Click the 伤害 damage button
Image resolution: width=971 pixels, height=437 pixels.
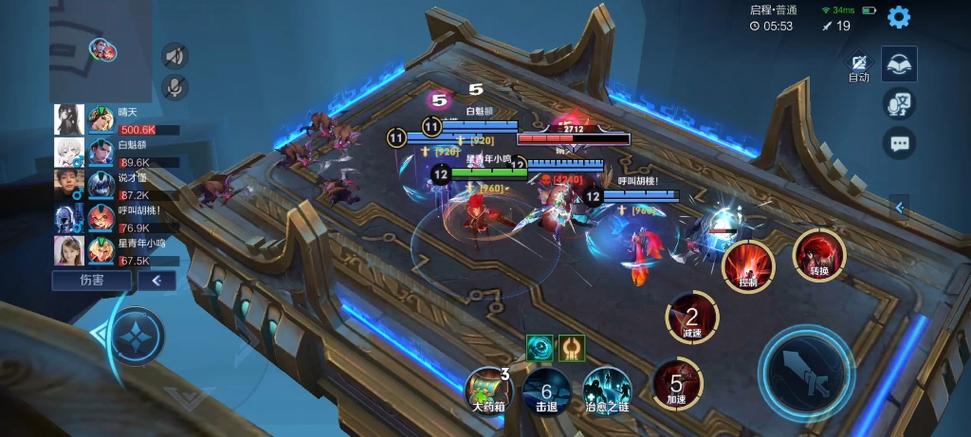[x=92, y=281]
